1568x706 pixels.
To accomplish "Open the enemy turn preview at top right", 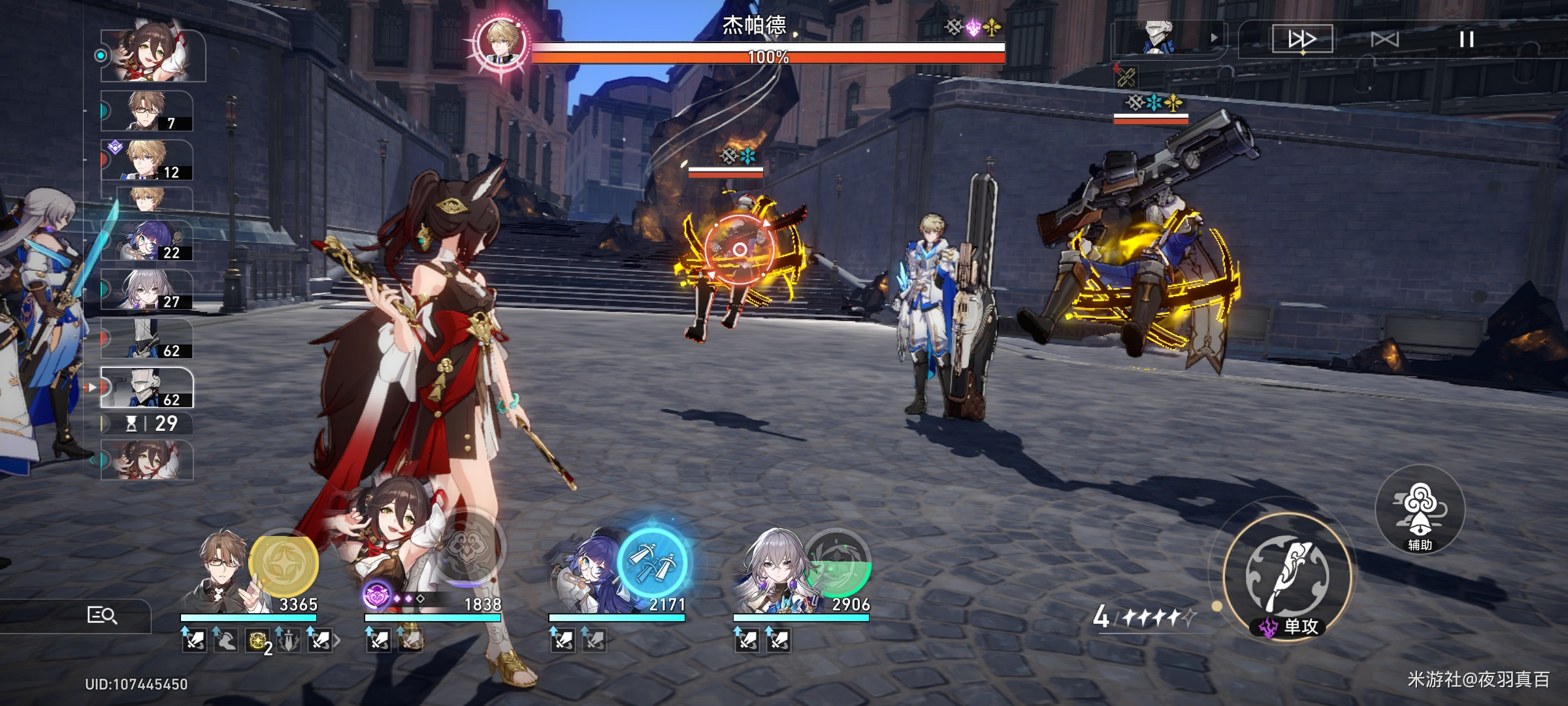I will coord(1168,38).
